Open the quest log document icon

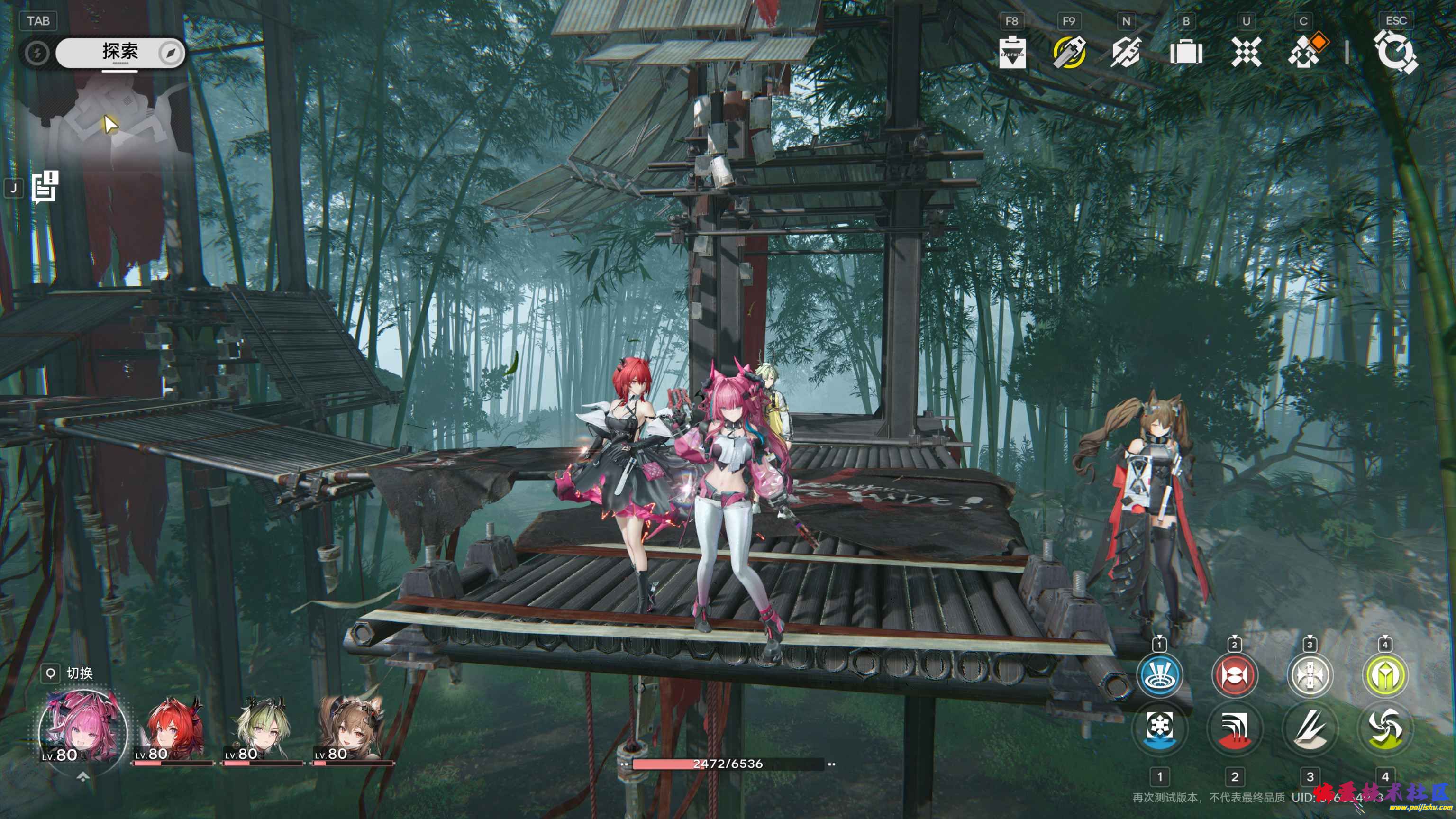click(45, 187)
